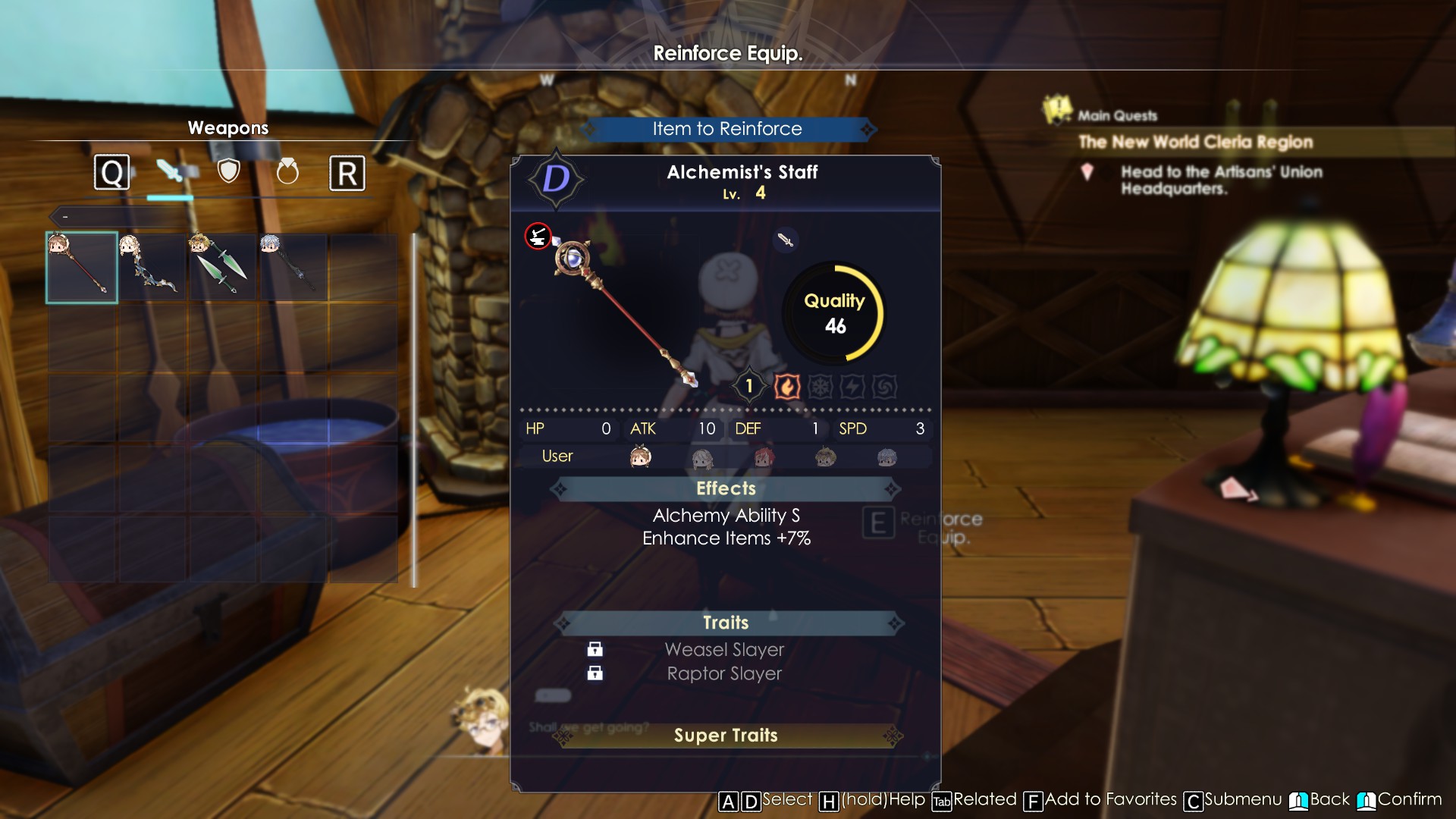Click the Quality 46 gauge
Image resolution: width=1456 pixels, height=819 pixels.
pos(834,313)
